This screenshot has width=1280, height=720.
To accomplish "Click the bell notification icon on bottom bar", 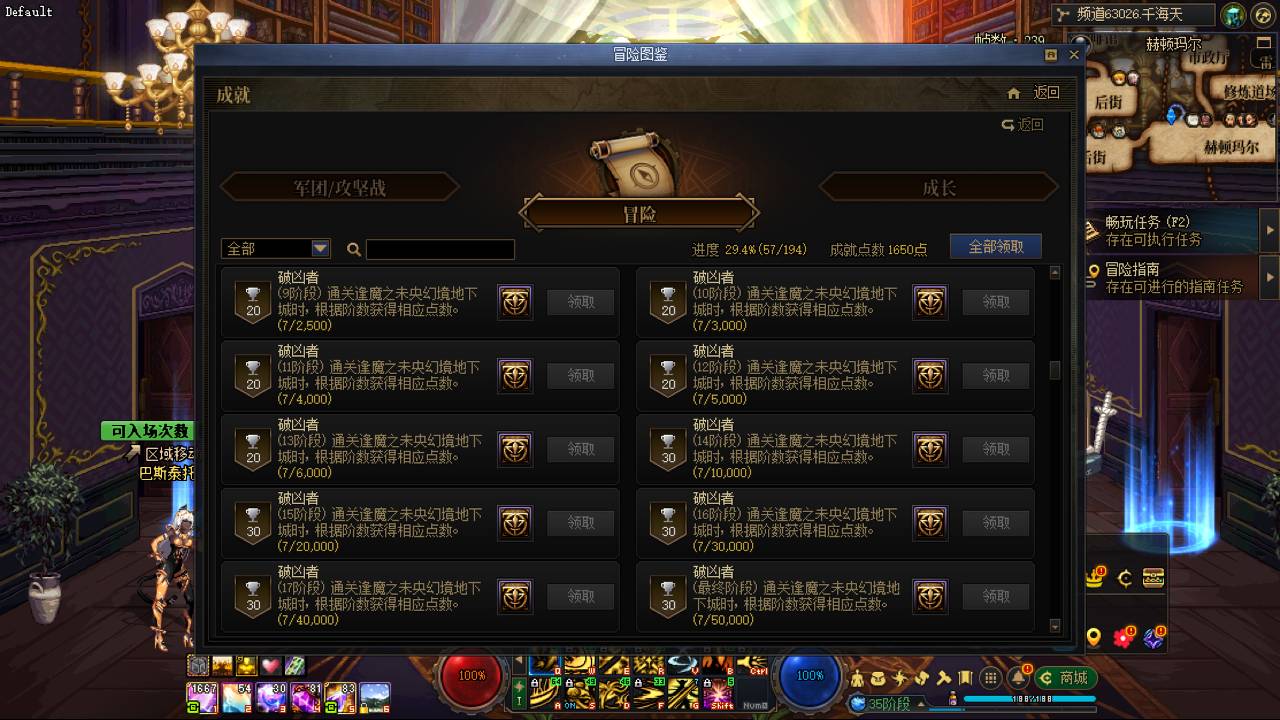I will (1018, 678).
